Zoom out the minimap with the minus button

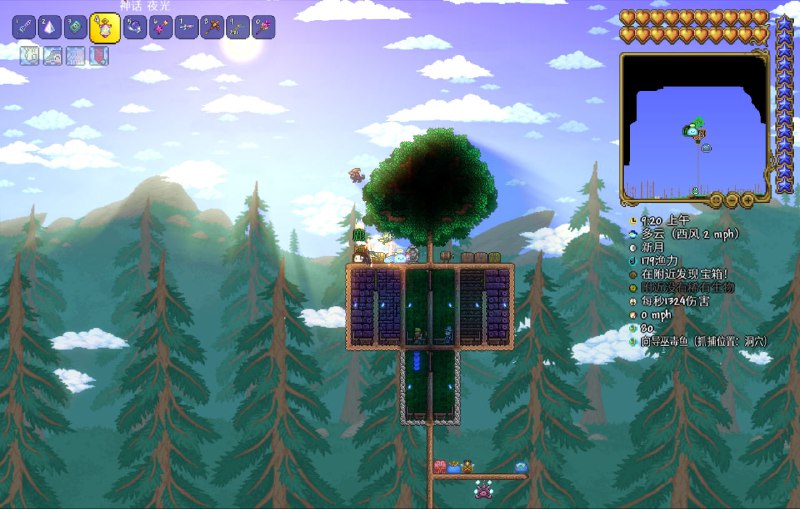(x=733, y=200)
